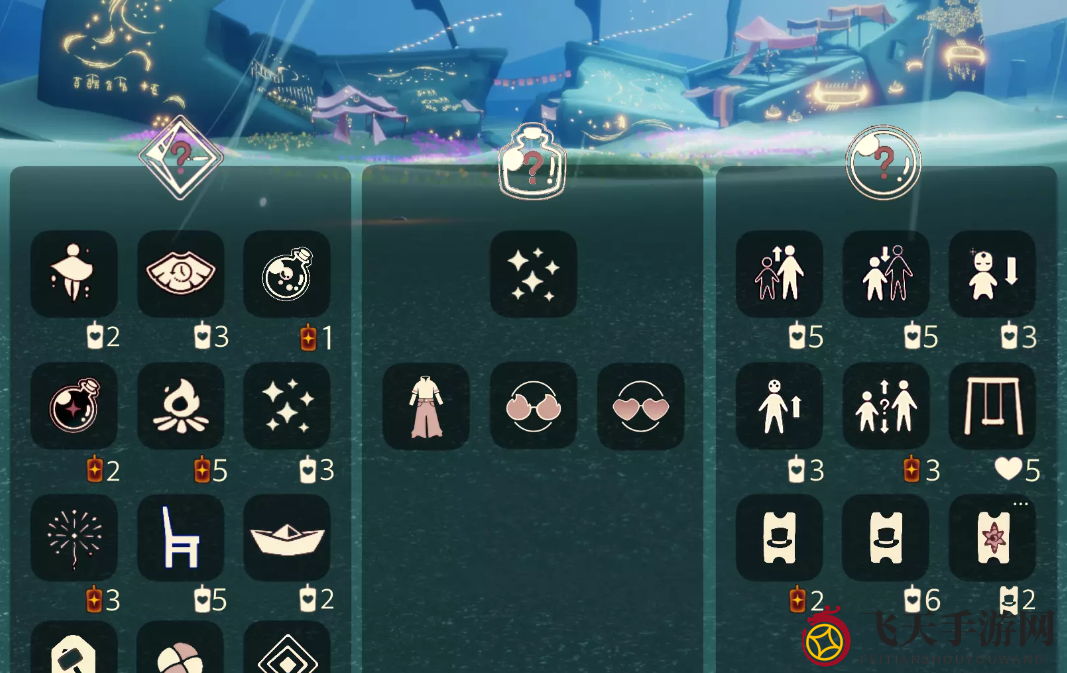The image size is (1067, 673).
Task: Choose the top hat ticket priced six candles
Action: tap(885, 537)
